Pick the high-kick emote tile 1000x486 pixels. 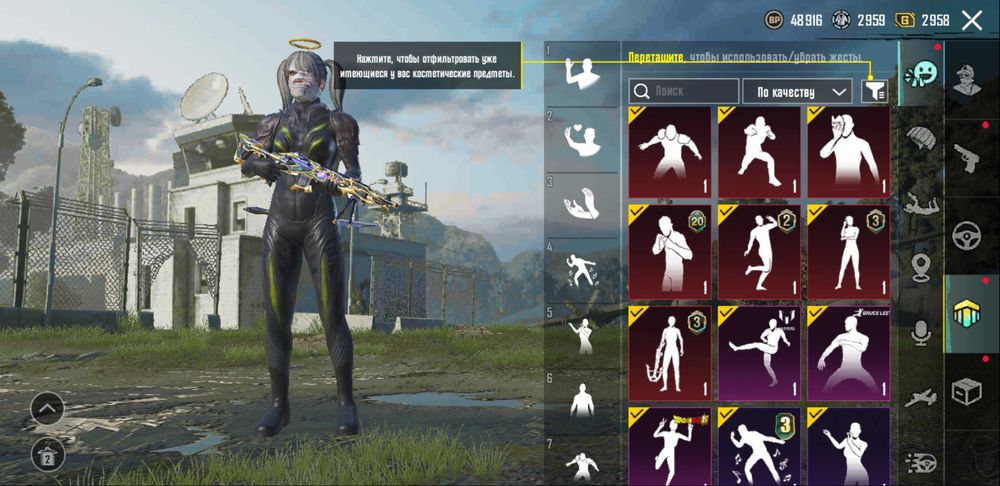click(x=758, y=352)
